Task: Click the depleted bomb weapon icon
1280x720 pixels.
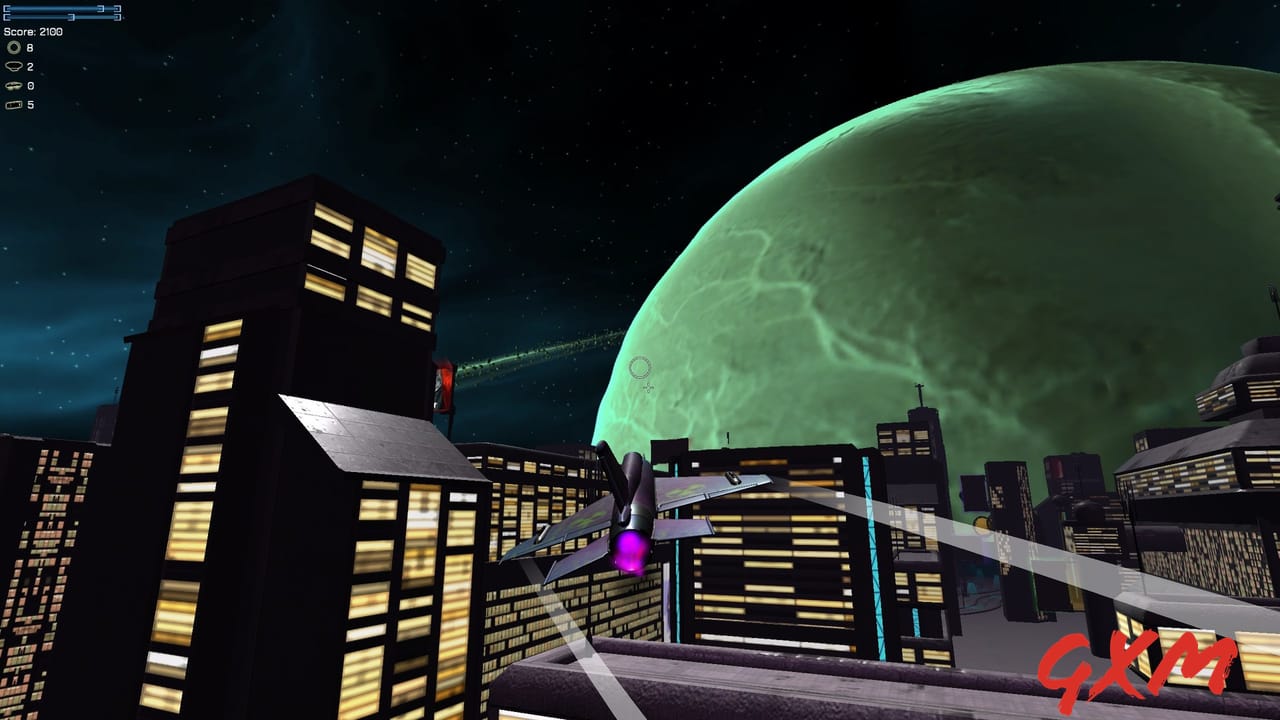Action: 13,86
